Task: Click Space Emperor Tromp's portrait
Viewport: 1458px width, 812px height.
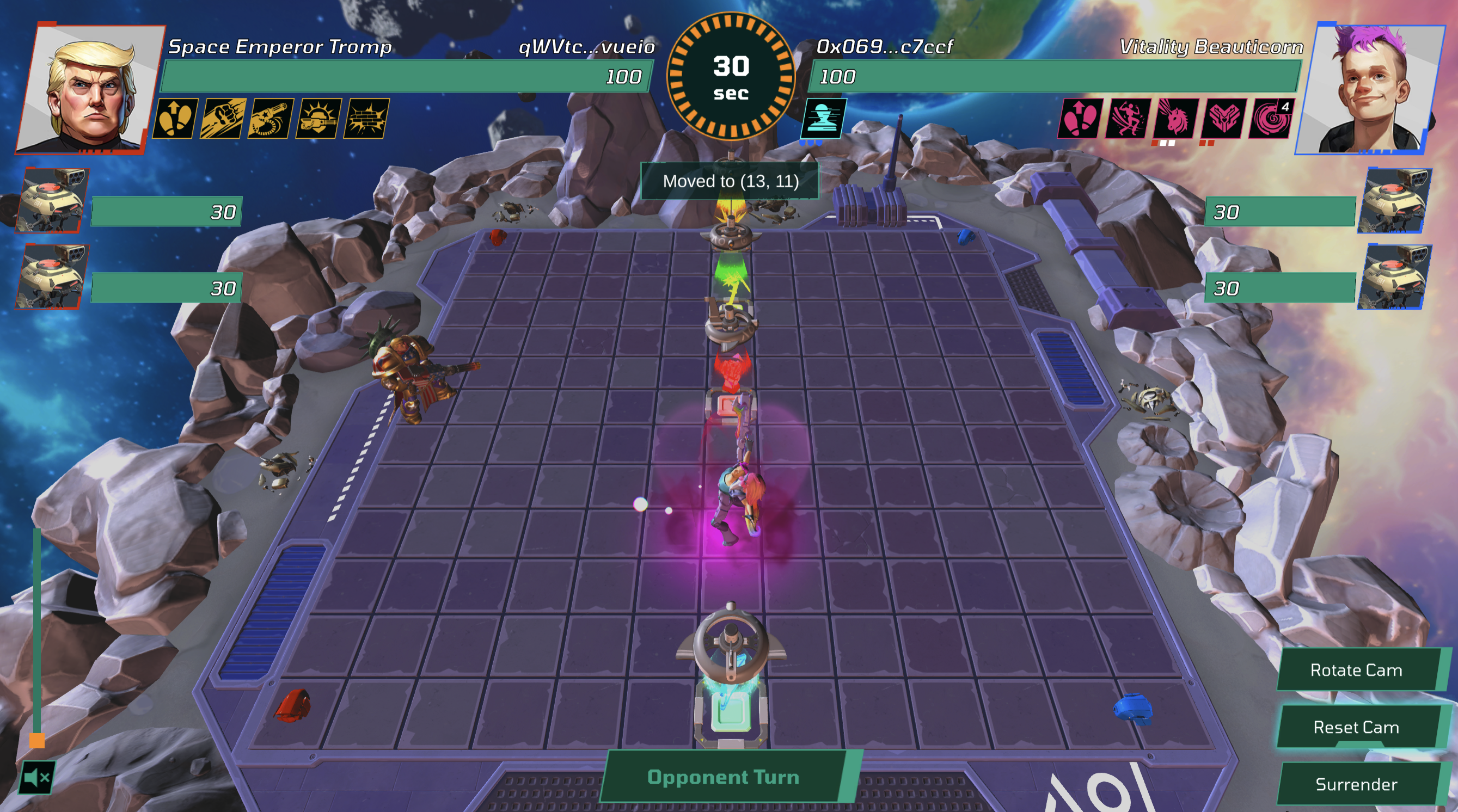Action: pos(90,89)
